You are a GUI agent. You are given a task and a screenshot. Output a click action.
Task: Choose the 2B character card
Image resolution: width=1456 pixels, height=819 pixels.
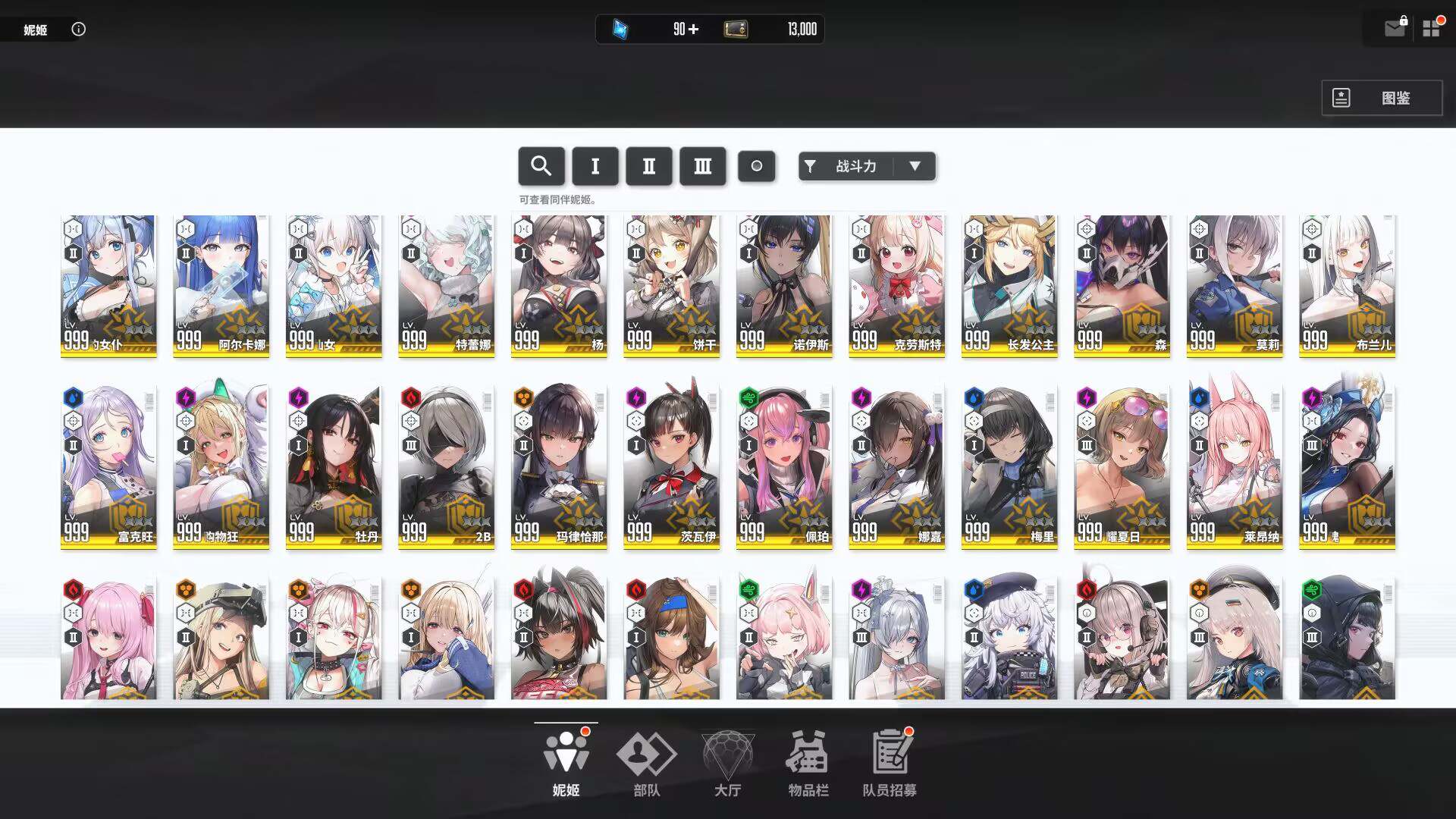[x=446, y=466]
